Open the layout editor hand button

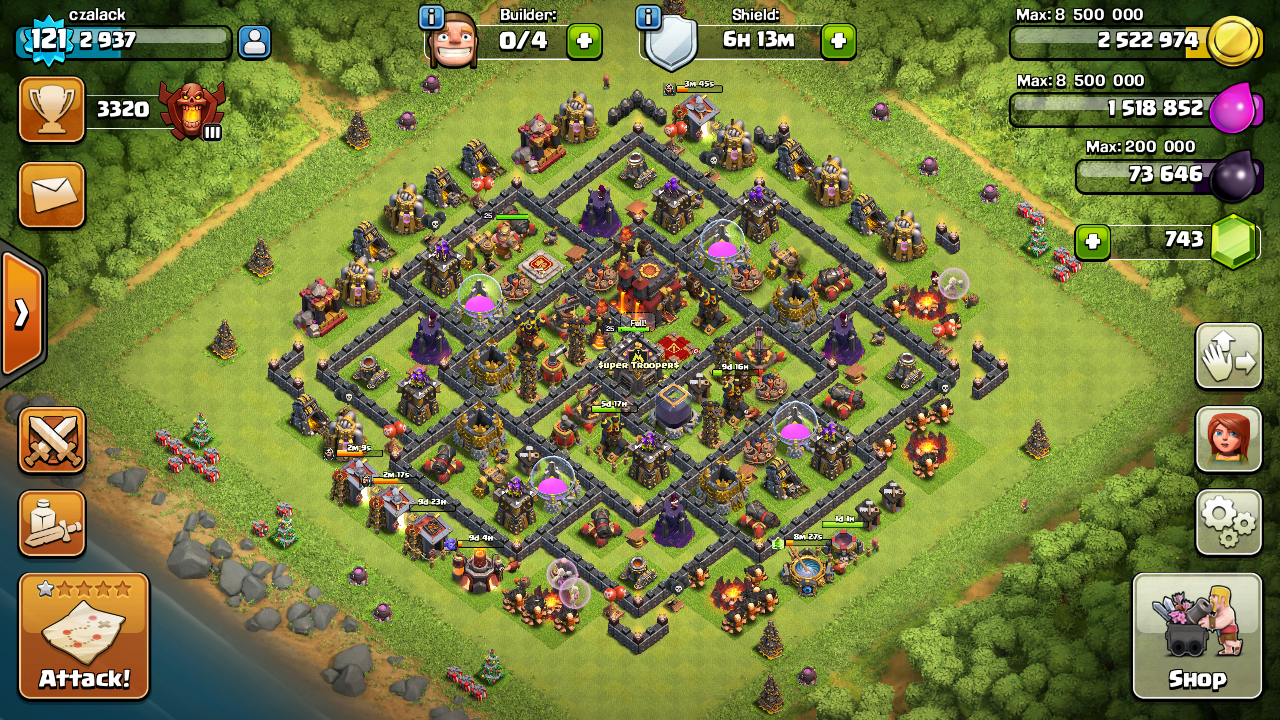click(1228, 356)
